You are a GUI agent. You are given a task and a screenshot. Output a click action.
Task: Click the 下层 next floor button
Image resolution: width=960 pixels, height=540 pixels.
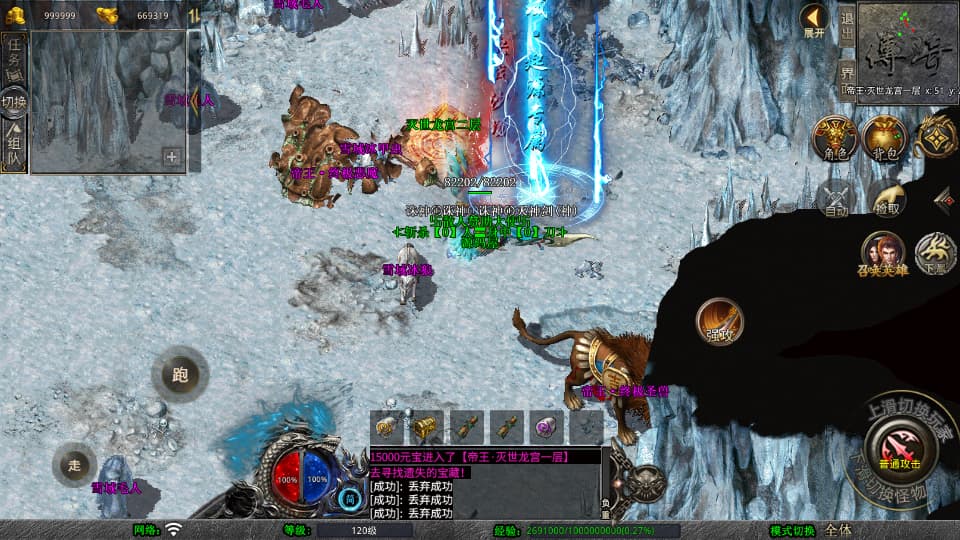coord(937,253)
